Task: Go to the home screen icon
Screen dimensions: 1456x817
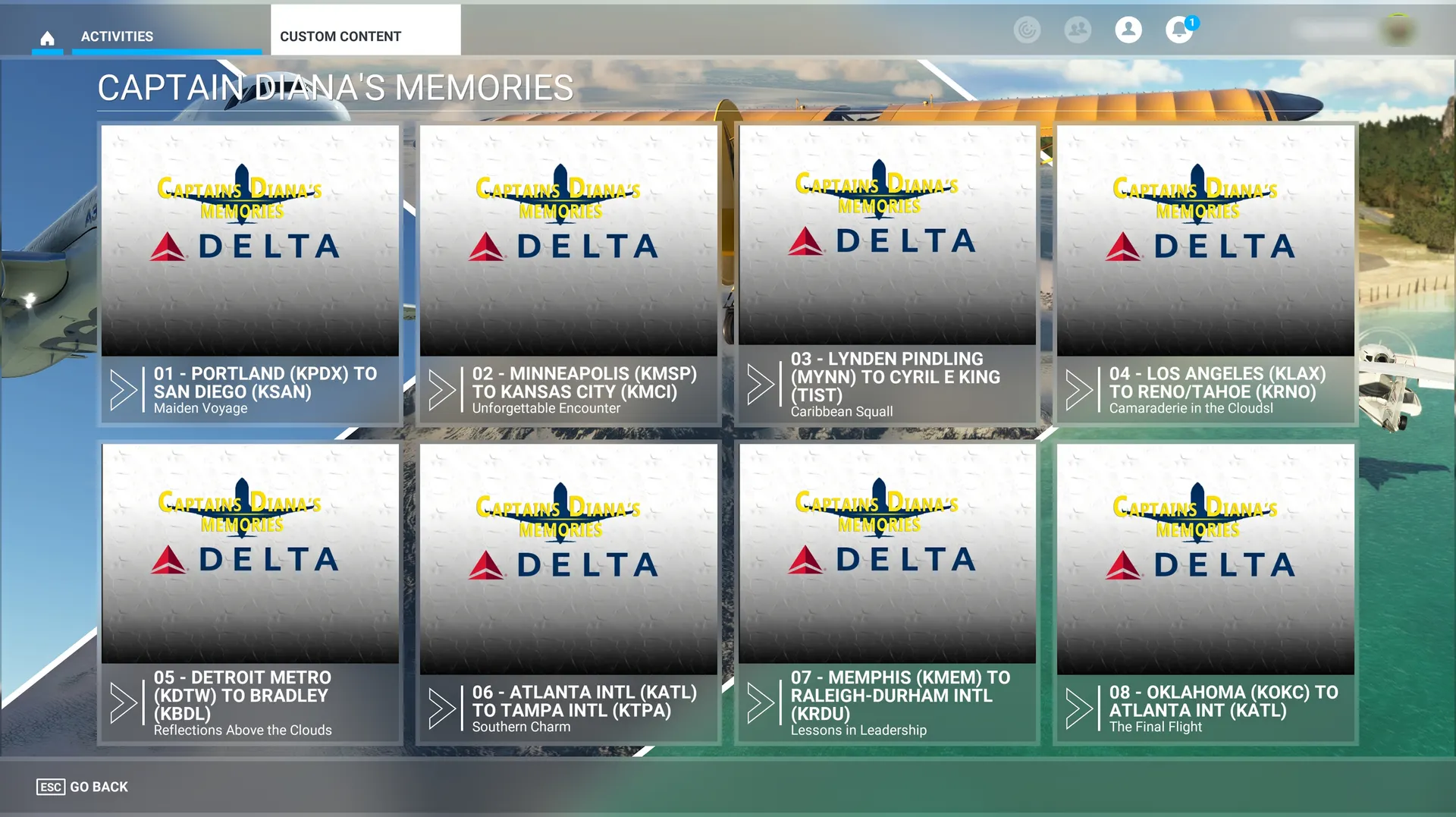Action: 47,37
